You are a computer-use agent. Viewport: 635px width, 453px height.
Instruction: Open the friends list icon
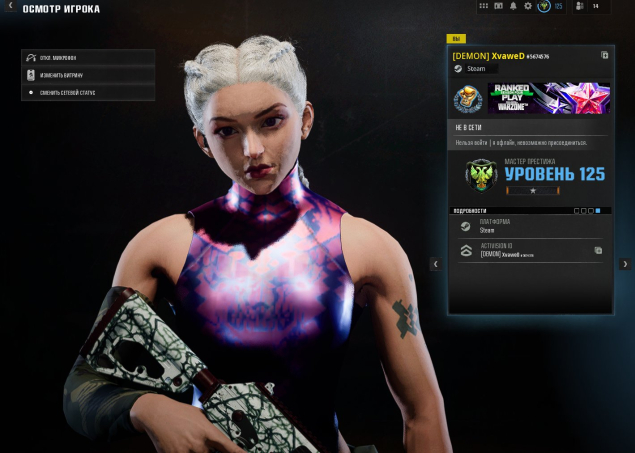[580, 6]
